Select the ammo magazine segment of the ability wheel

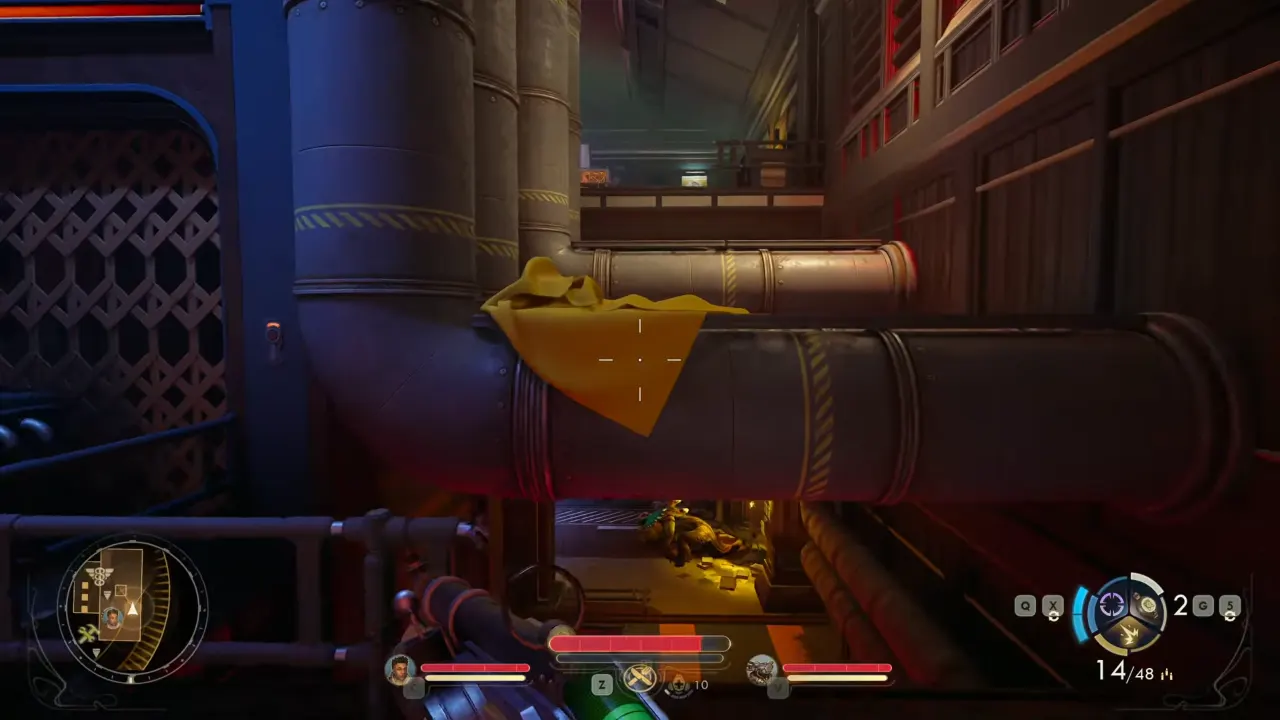(1148, 606)
